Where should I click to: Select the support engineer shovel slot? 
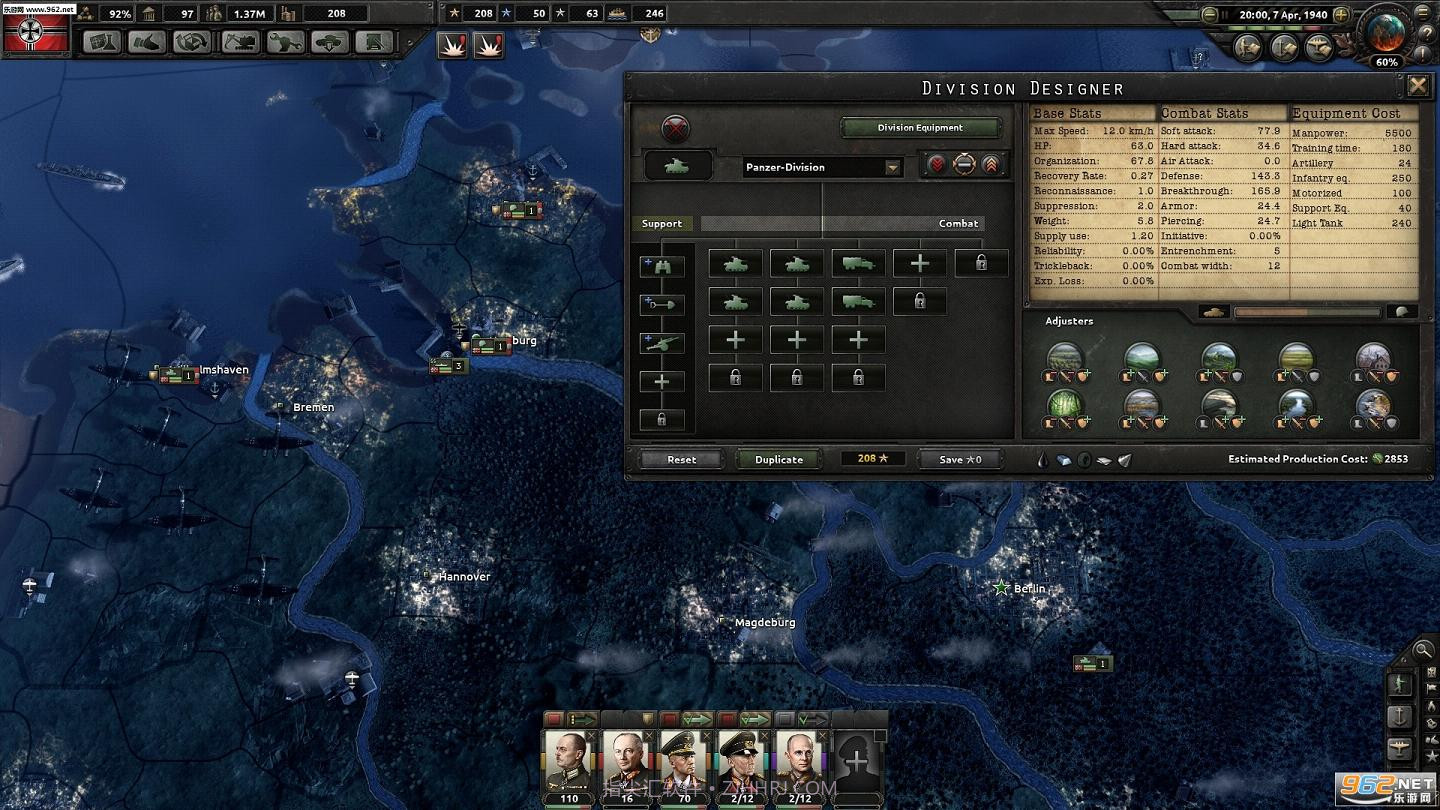[661, 304]
